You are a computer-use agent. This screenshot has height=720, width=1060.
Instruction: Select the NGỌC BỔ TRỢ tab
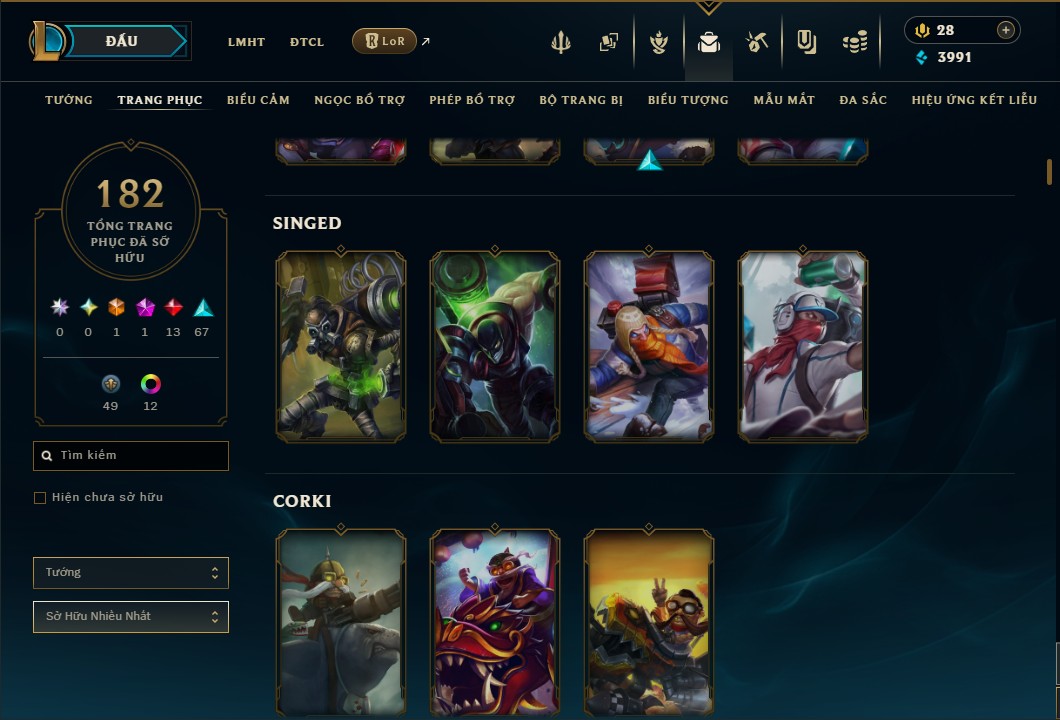click(359, 100)
